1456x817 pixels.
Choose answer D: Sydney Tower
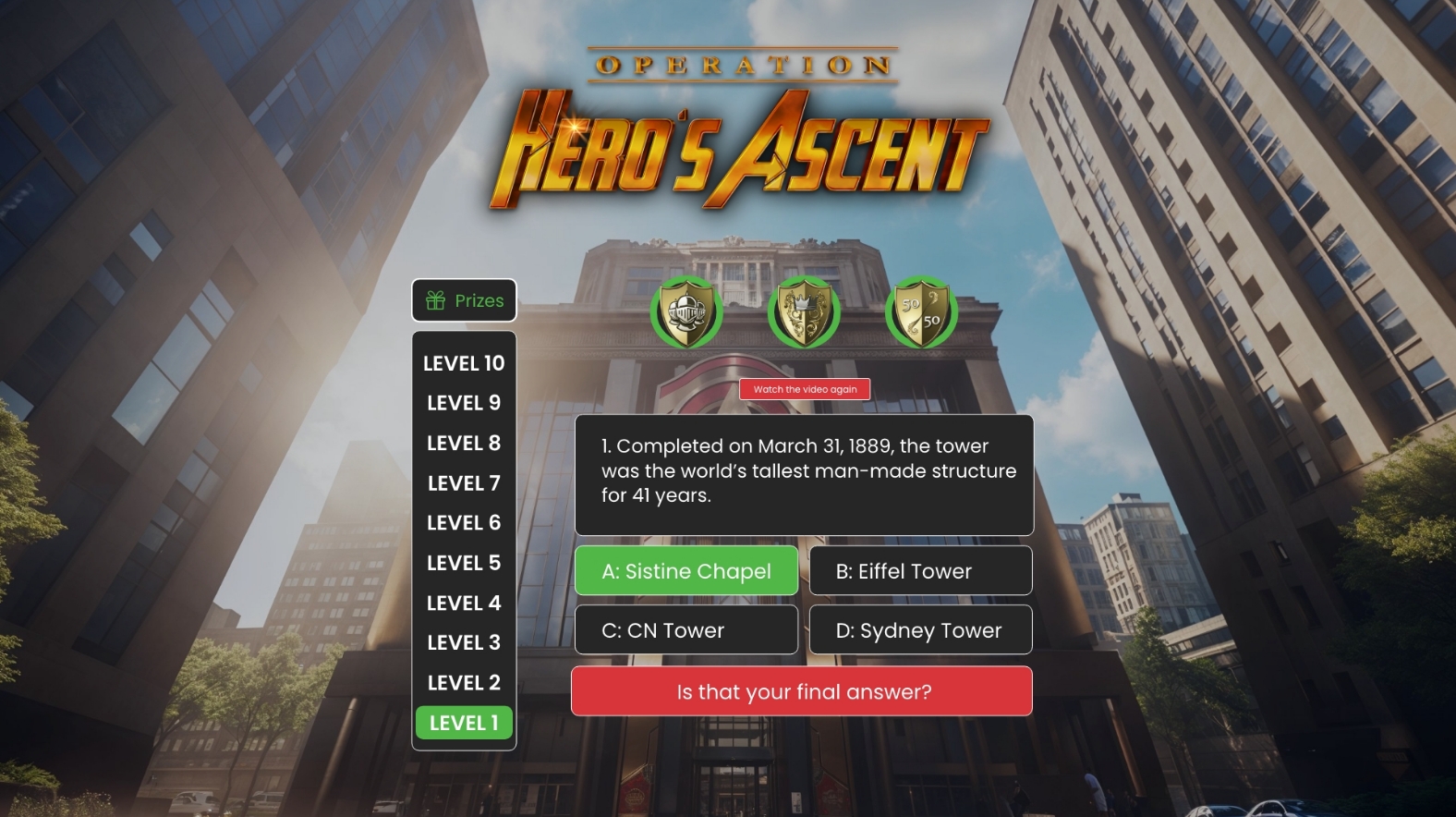[920, 630]
